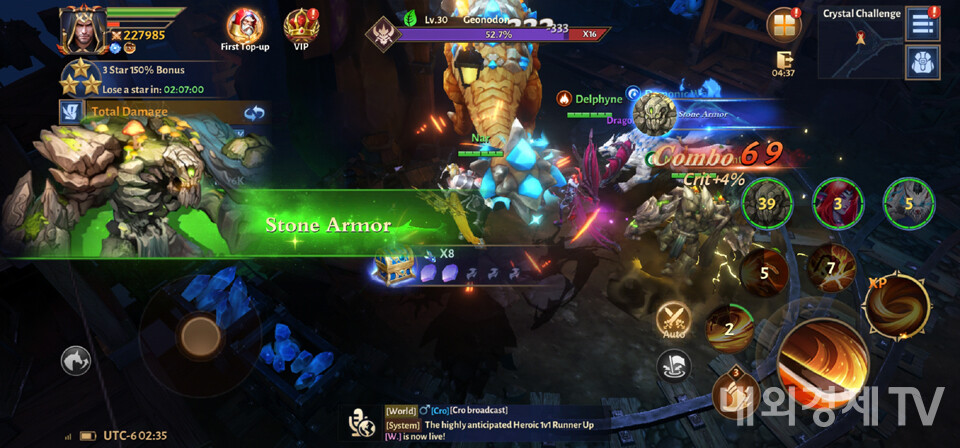Open the VIP crown menu

point(301,24)
